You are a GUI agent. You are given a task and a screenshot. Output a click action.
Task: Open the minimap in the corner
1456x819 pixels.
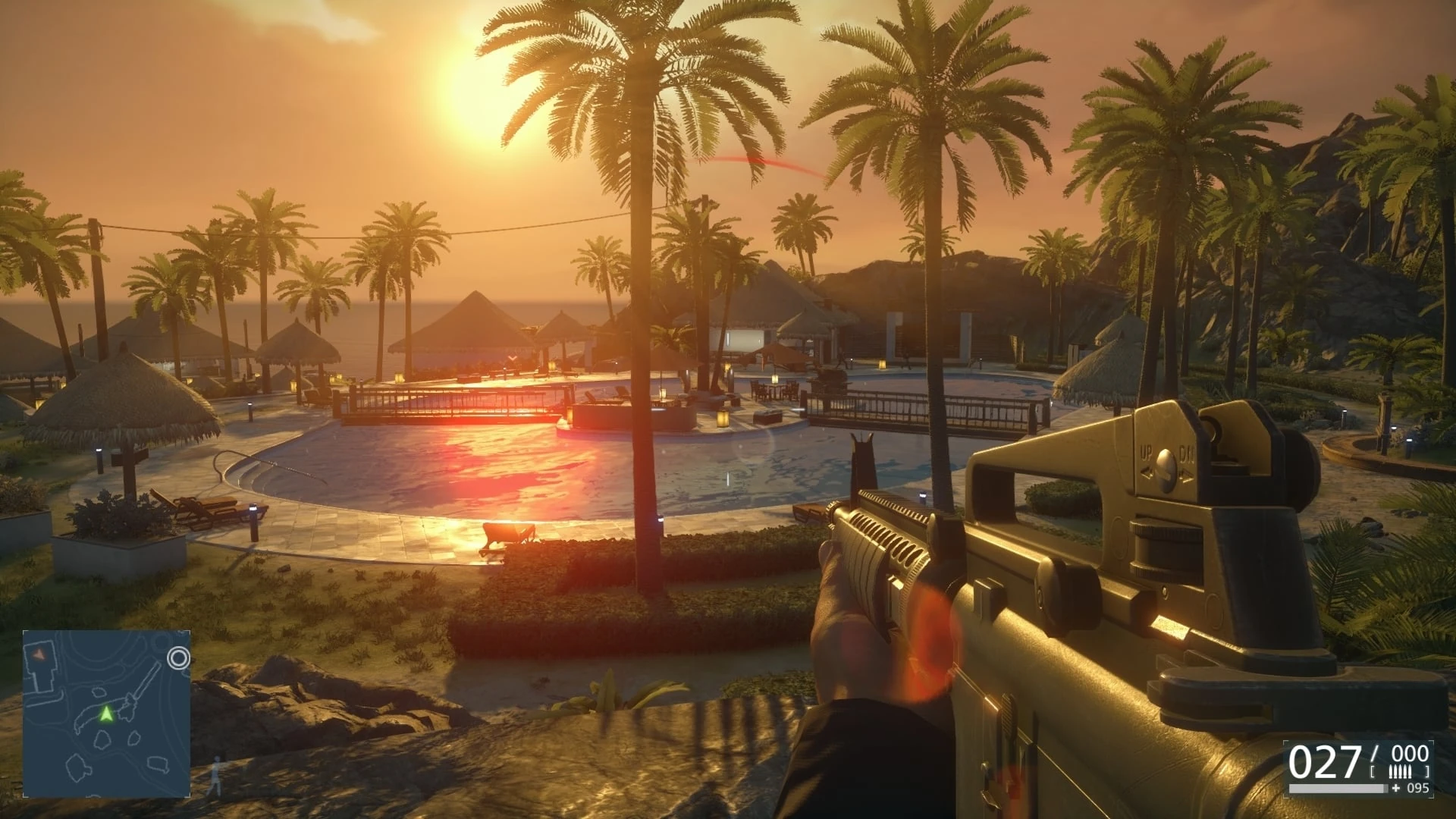click(x=106, y=714)
